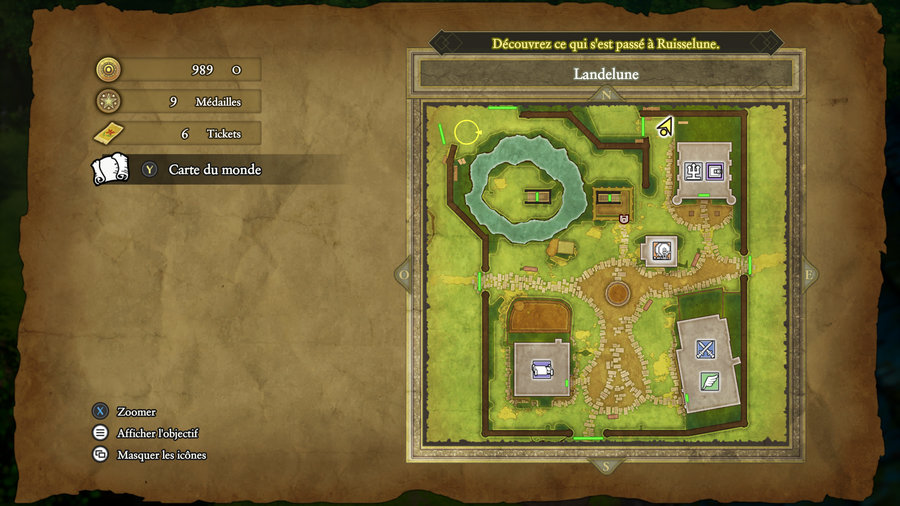Screen dimensions: 900x506
Task: Select the icon on the central small building
Action: [659, 250]
